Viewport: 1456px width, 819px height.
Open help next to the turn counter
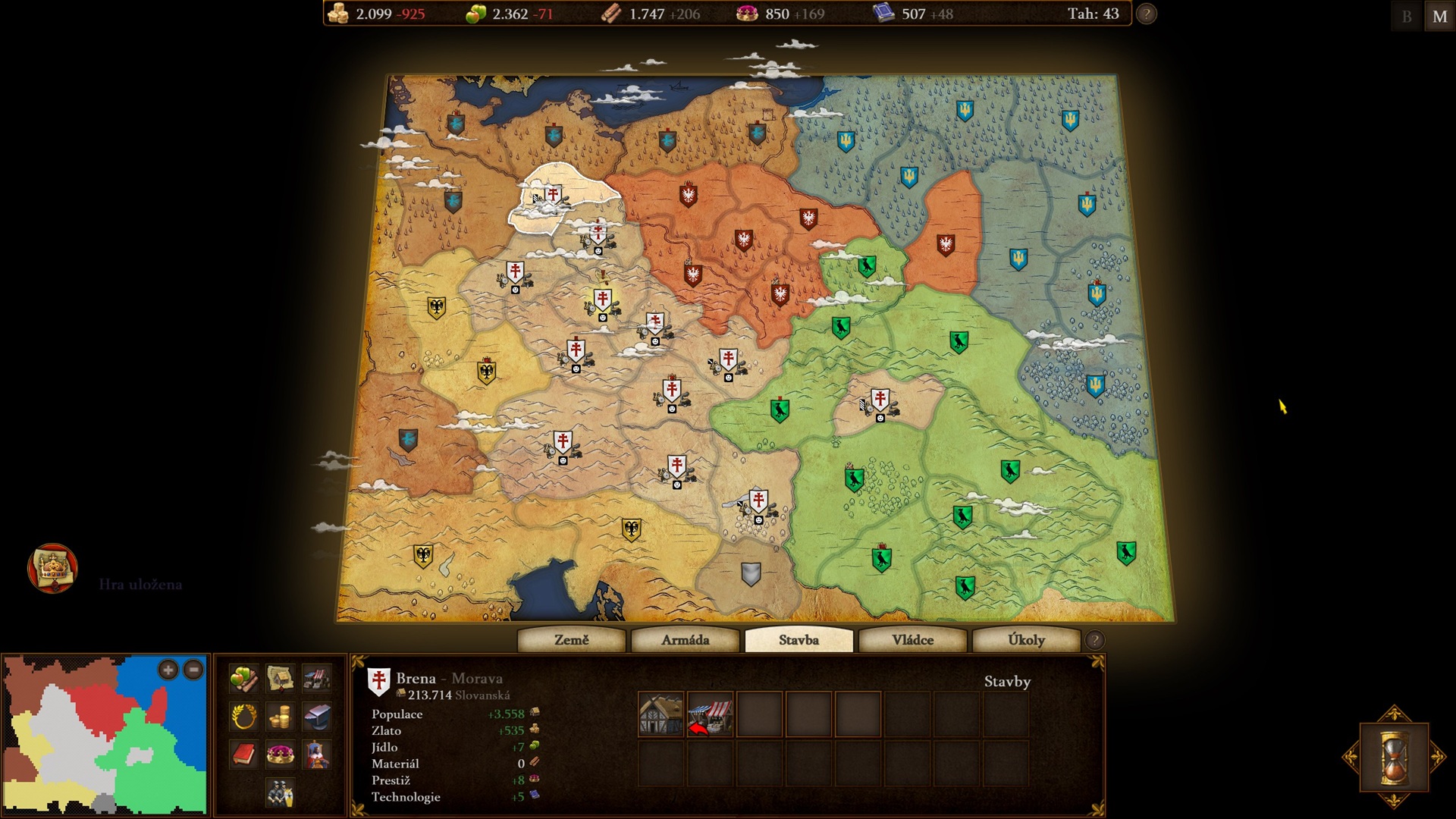(x=1147, y=14)
